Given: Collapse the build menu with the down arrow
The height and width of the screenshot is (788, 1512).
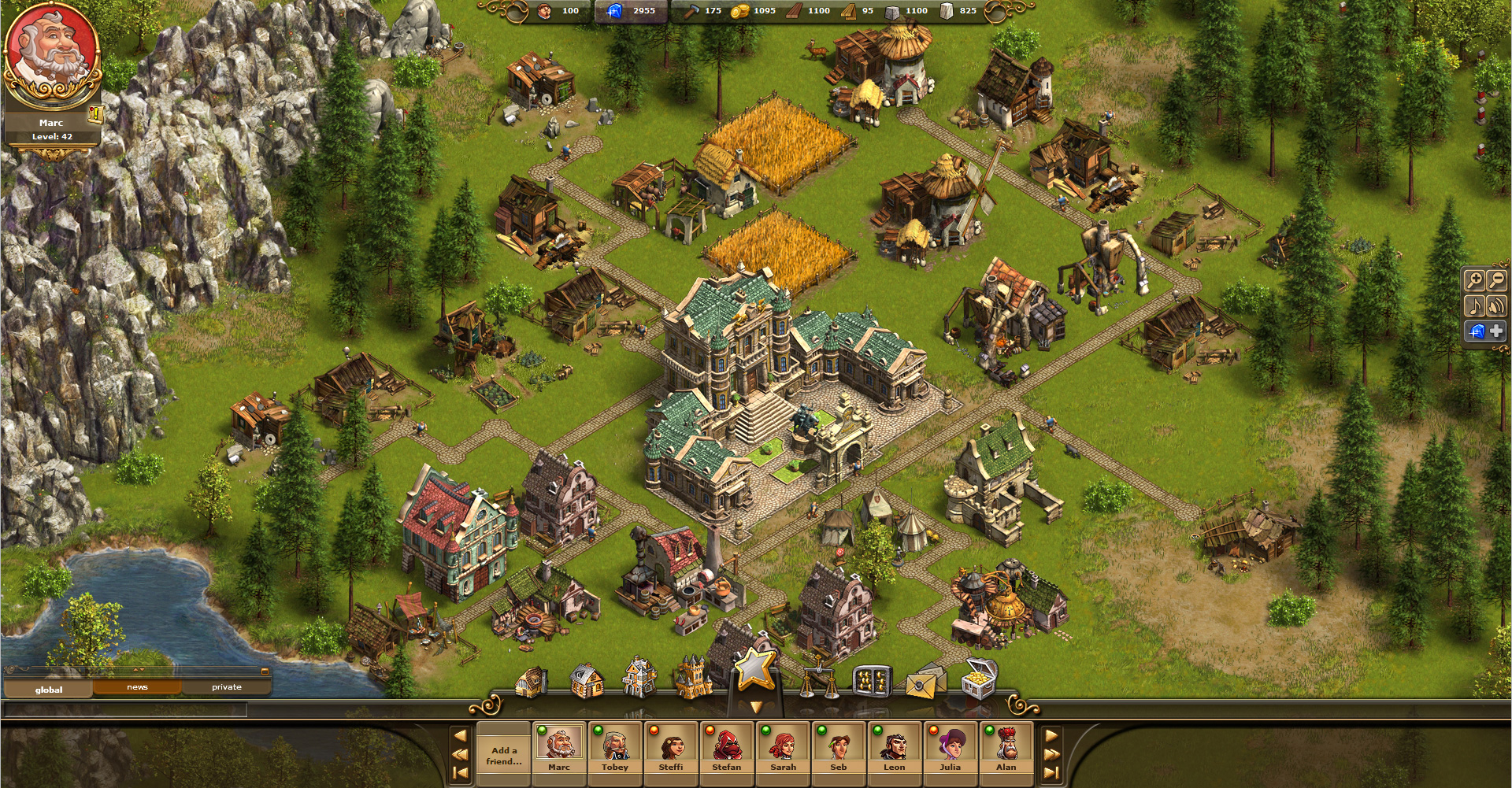Looking at the screenshot, I should tap(756, 706).
